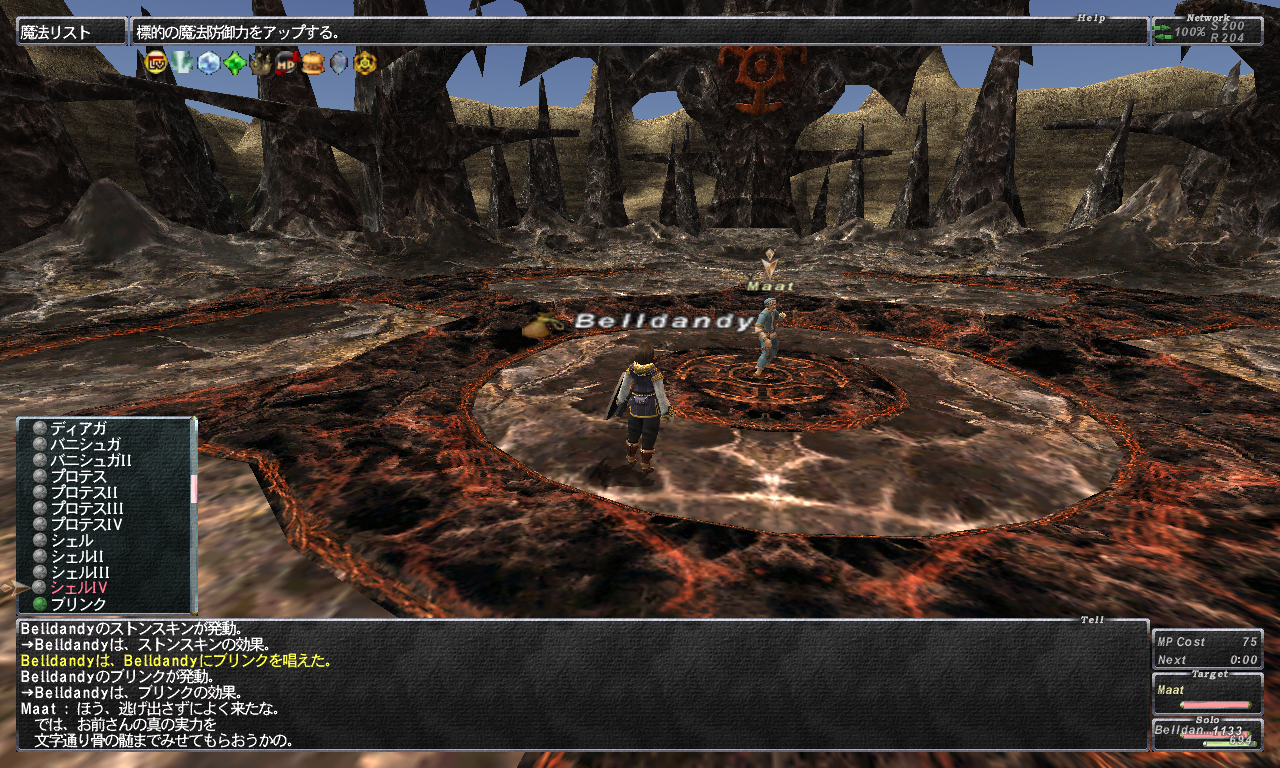The image size is (1280, 768).
Task: Cast the basic プロテス spell
Action: (78, 476)
